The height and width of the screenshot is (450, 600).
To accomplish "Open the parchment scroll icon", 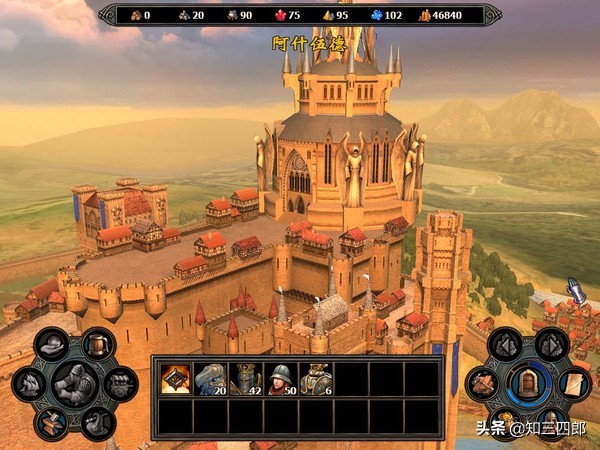I will pos(574,383).
